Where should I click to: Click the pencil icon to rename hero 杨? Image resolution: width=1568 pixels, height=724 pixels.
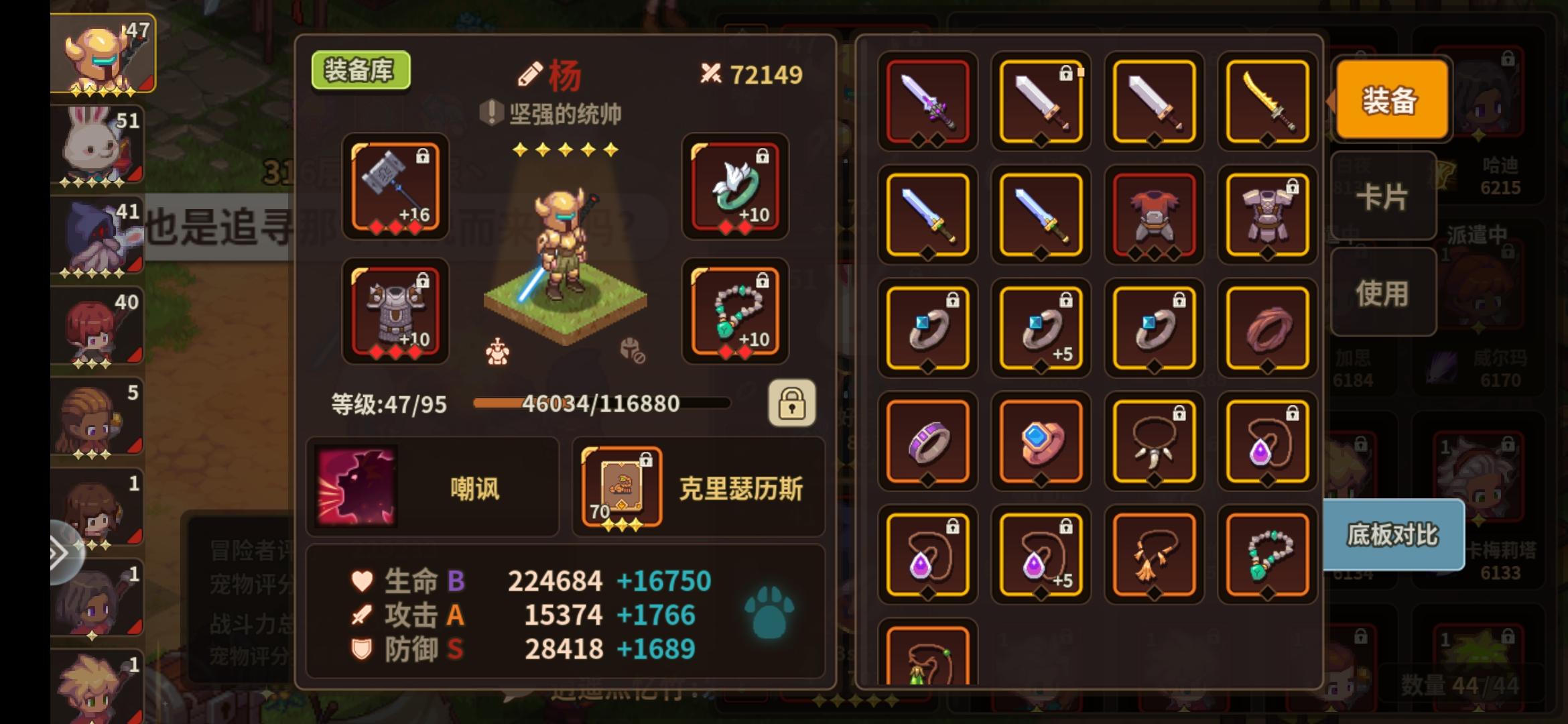pos(530,74)
